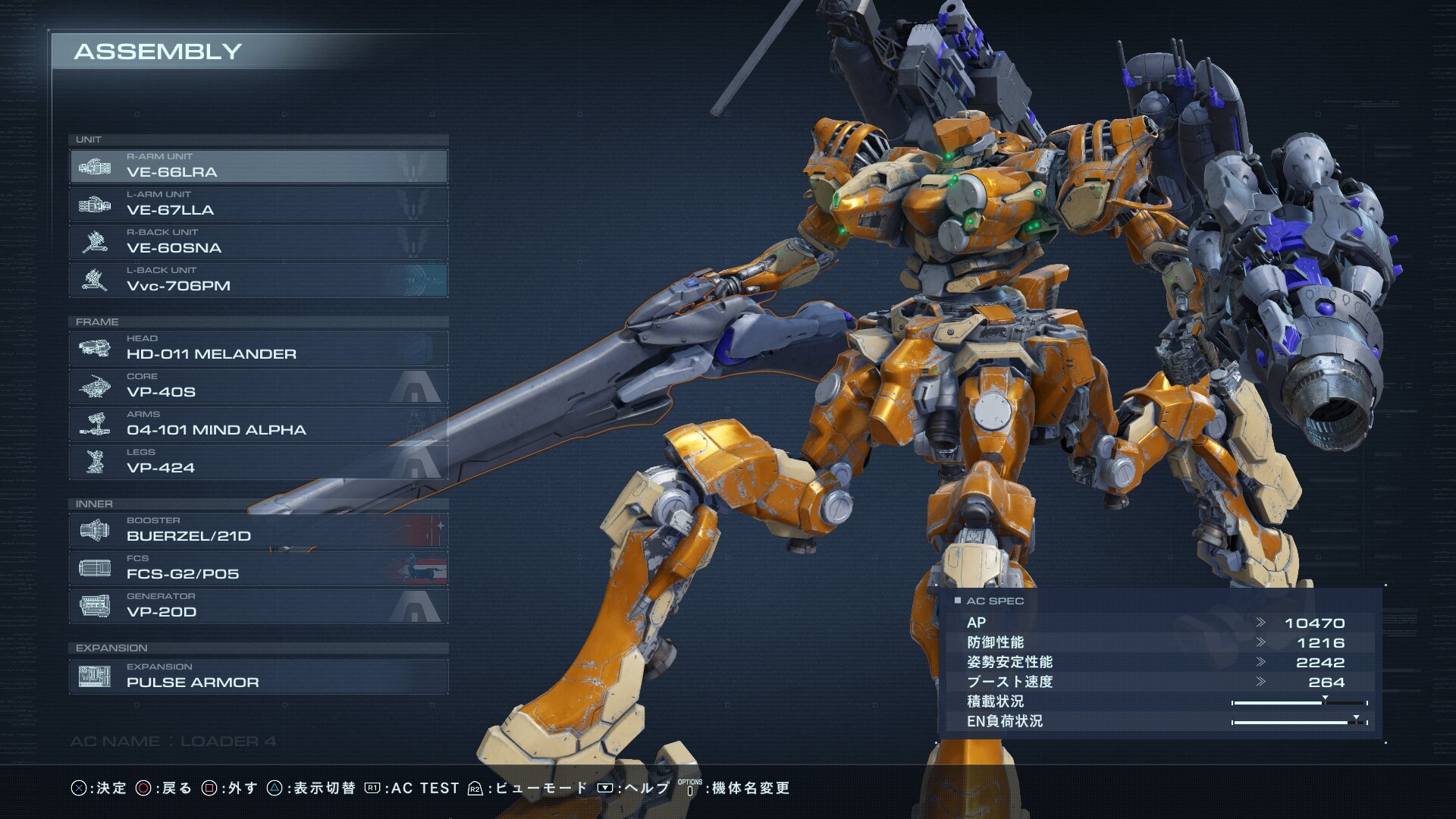Viewport: 1456px width, 819px height.
Task: Select the ARMS 04-101 MIND ALPHA slot
Action: click(258, 424)
